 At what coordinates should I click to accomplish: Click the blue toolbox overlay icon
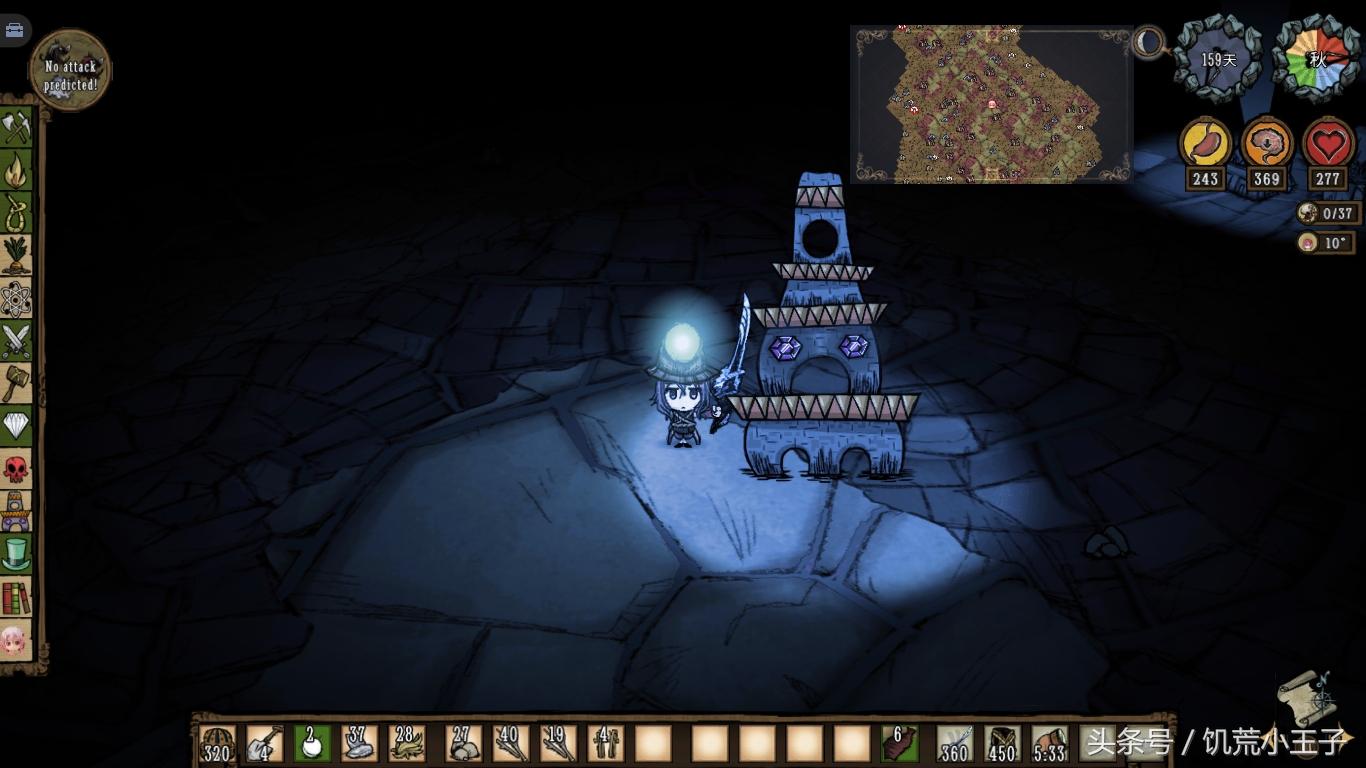click(14, 30)
